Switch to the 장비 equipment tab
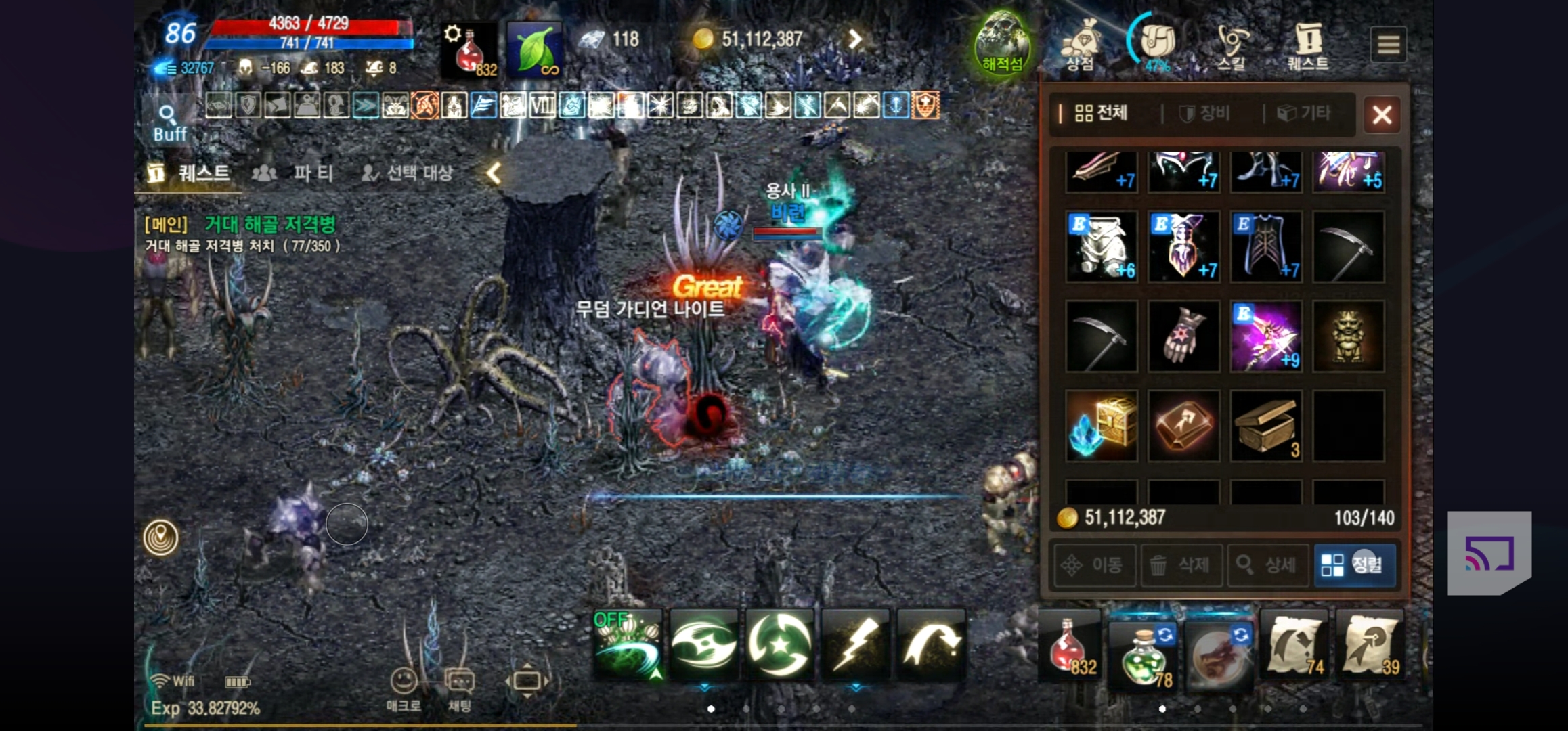 pyautogui.click(x=1208, y=114)
